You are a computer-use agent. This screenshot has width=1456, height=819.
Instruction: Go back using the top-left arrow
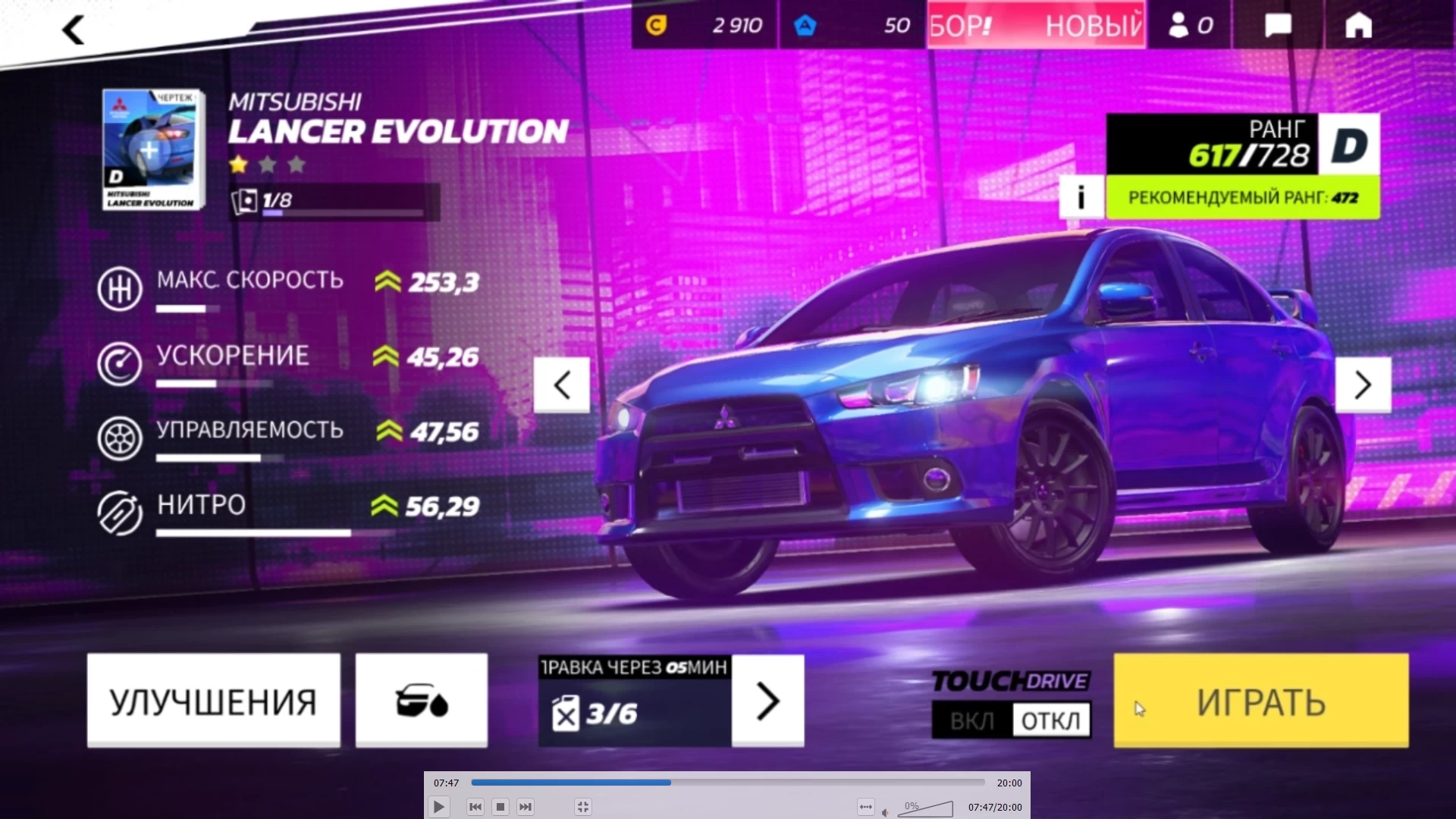click(x=74, y=30)
